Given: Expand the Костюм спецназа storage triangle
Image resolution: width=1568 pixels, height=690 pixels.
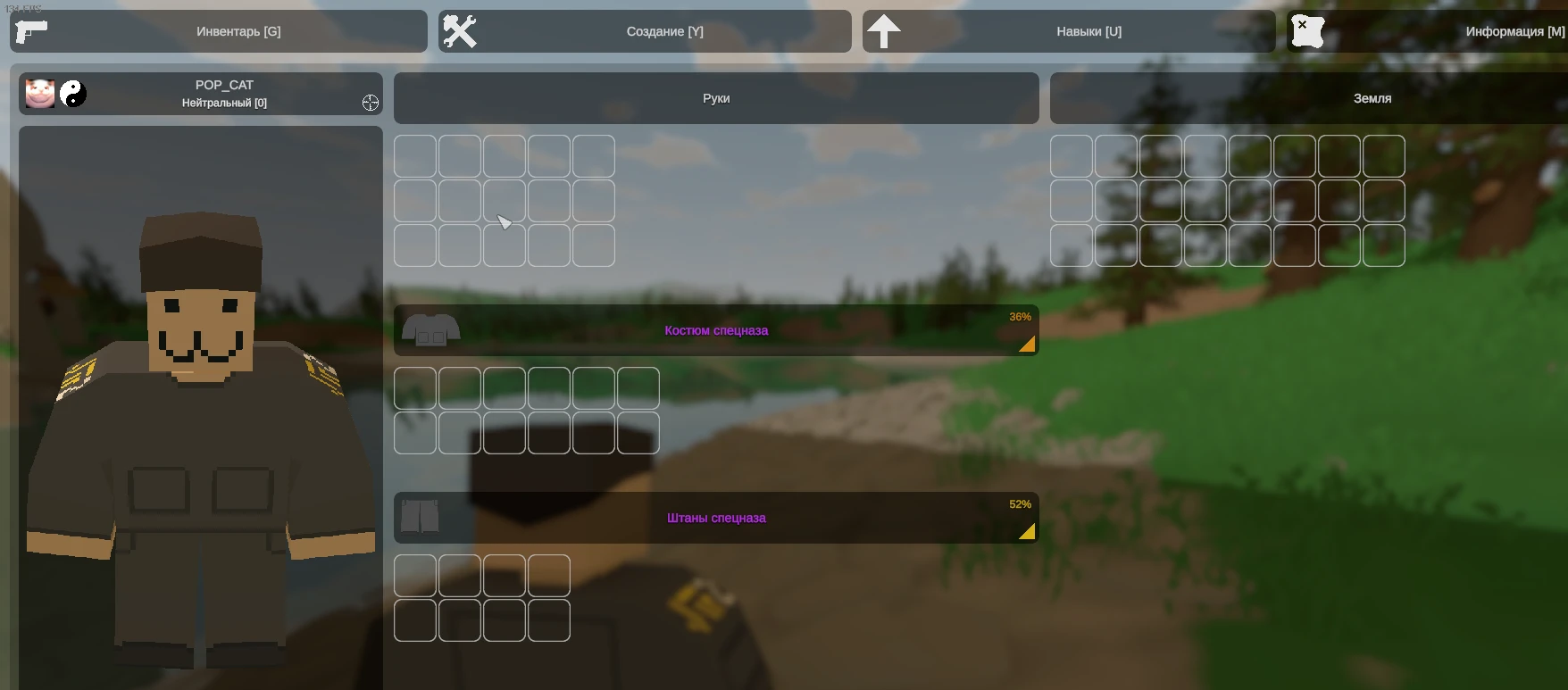Looking at the screenshot, I should (x=1027, y=345).
